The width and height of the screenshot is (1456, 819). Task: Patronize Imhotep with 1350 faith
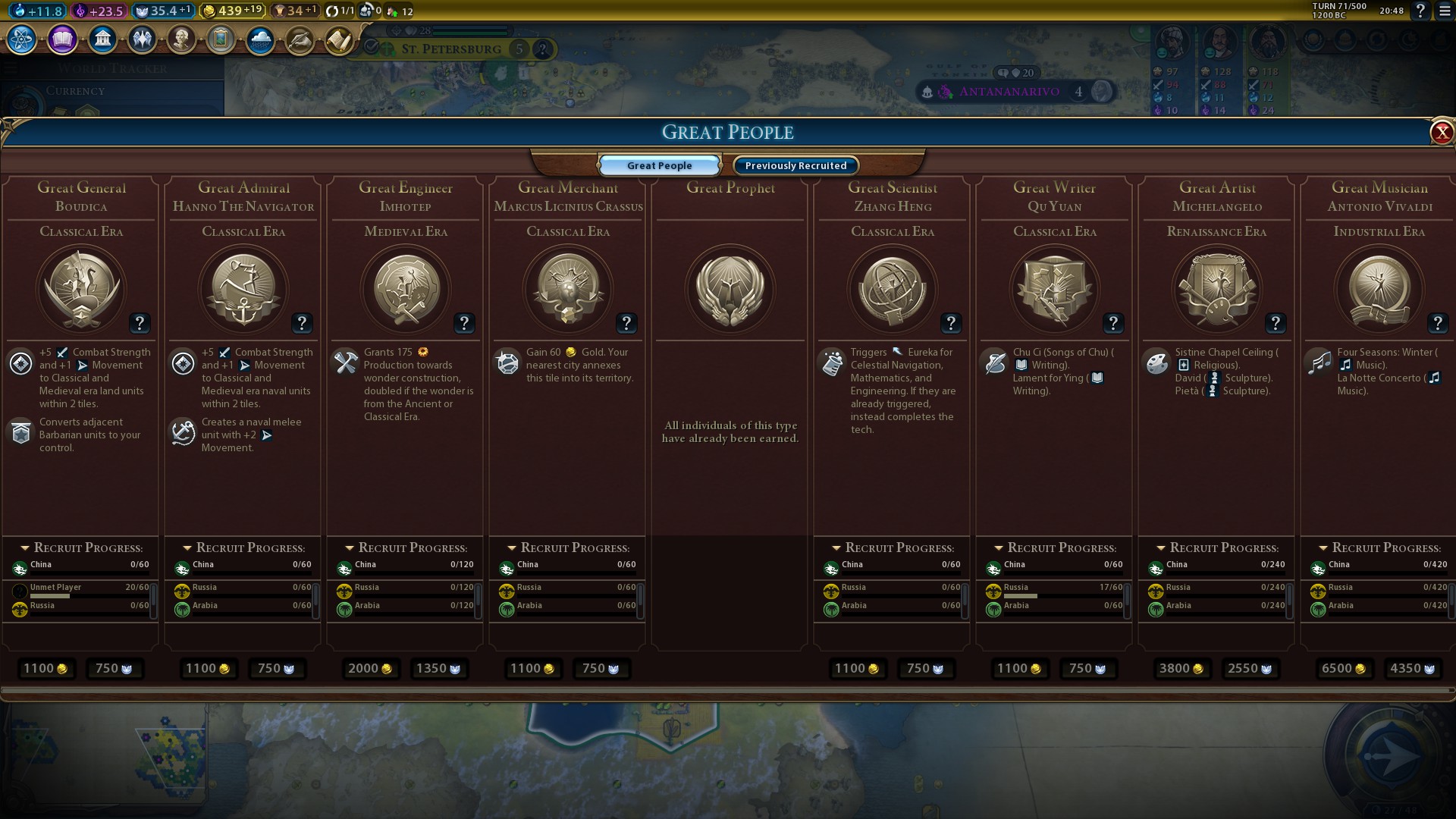coord(438,668)
